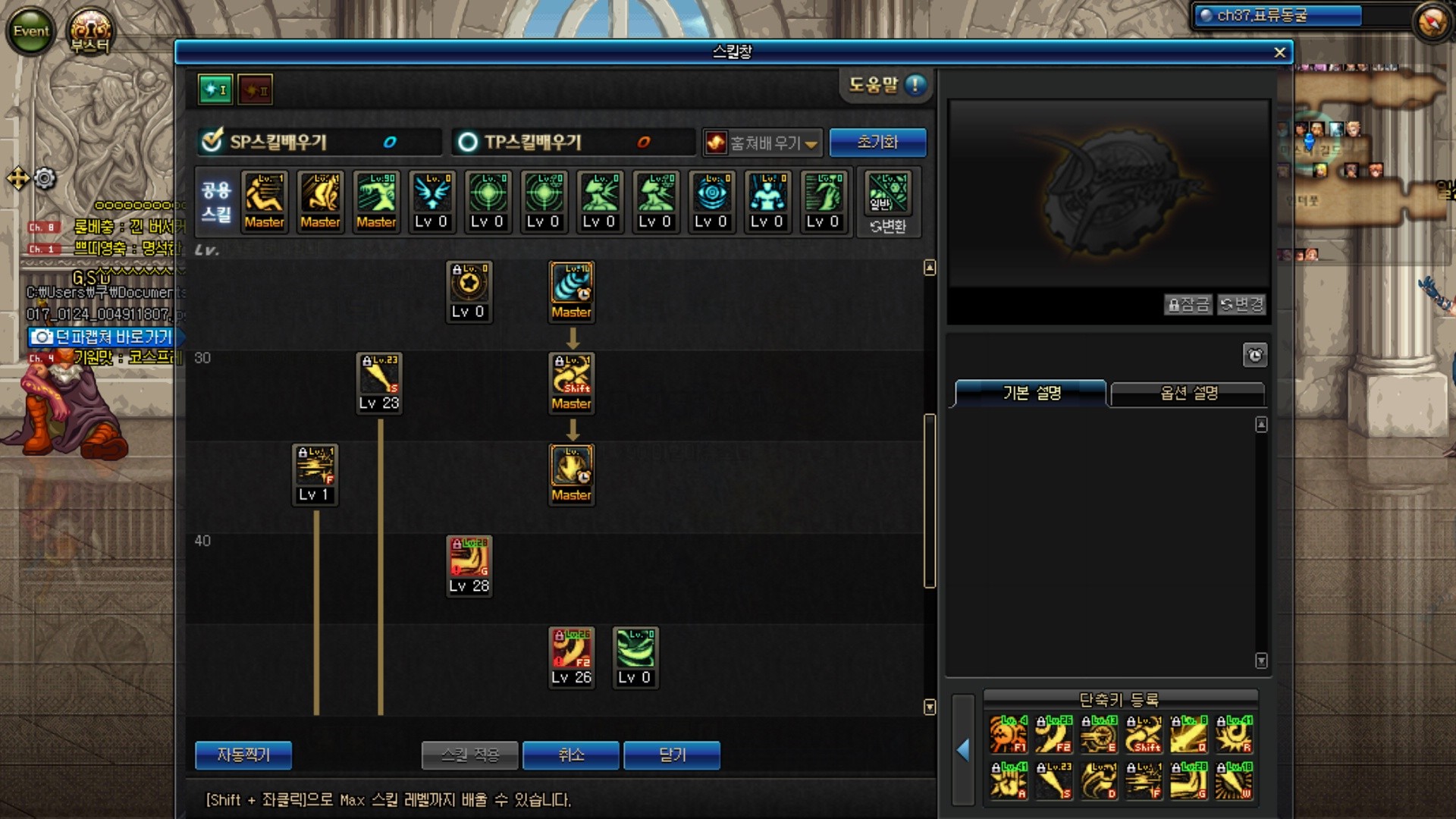Screen dimensions: 1456x819
Task: Select the Lv 23 skill in the tree
Action: (379, 375)
